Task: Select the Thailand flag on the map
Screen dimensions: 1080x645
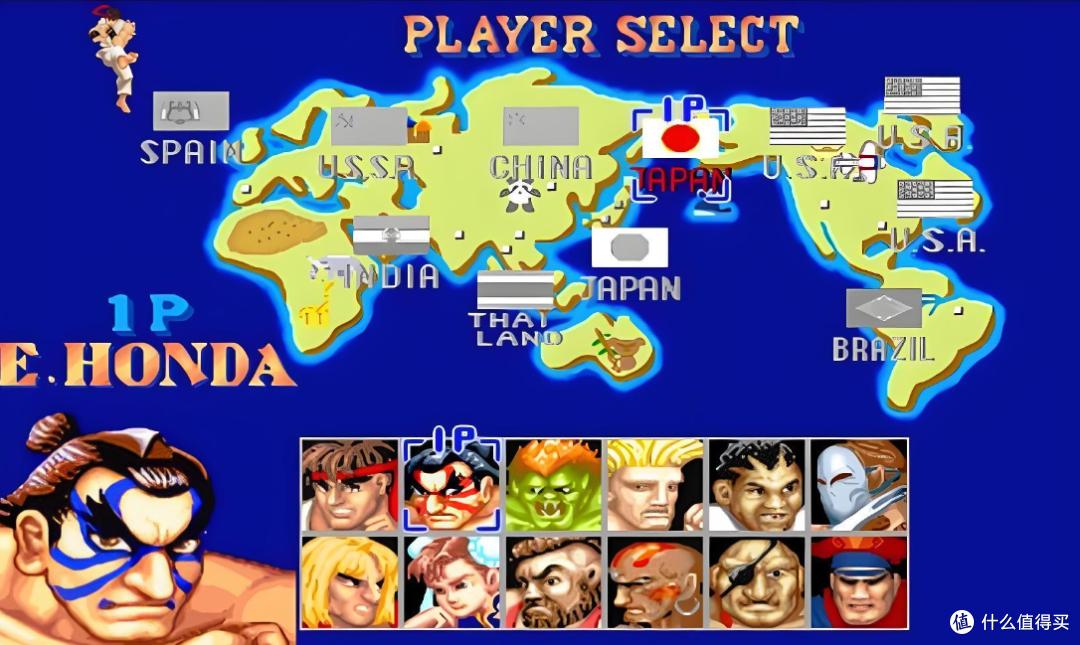Action: 515,290
